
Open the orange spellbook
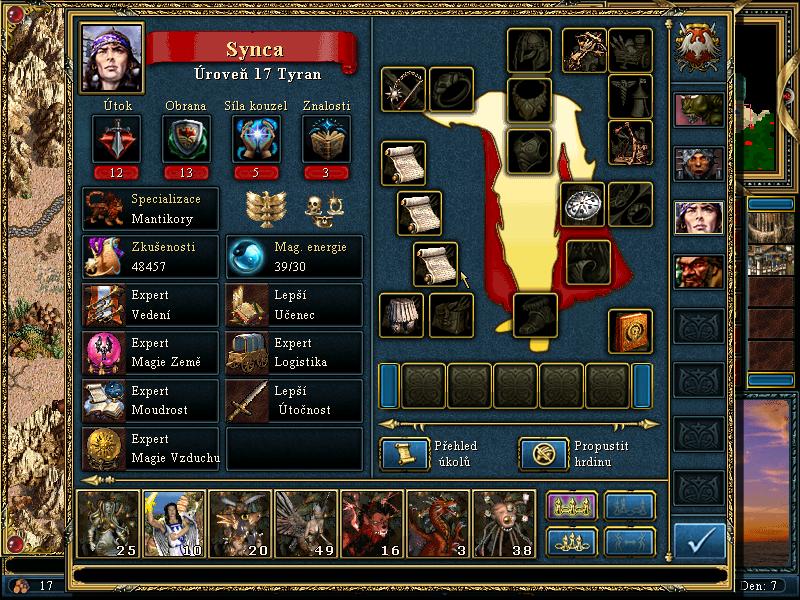click(x=630, y=331)
